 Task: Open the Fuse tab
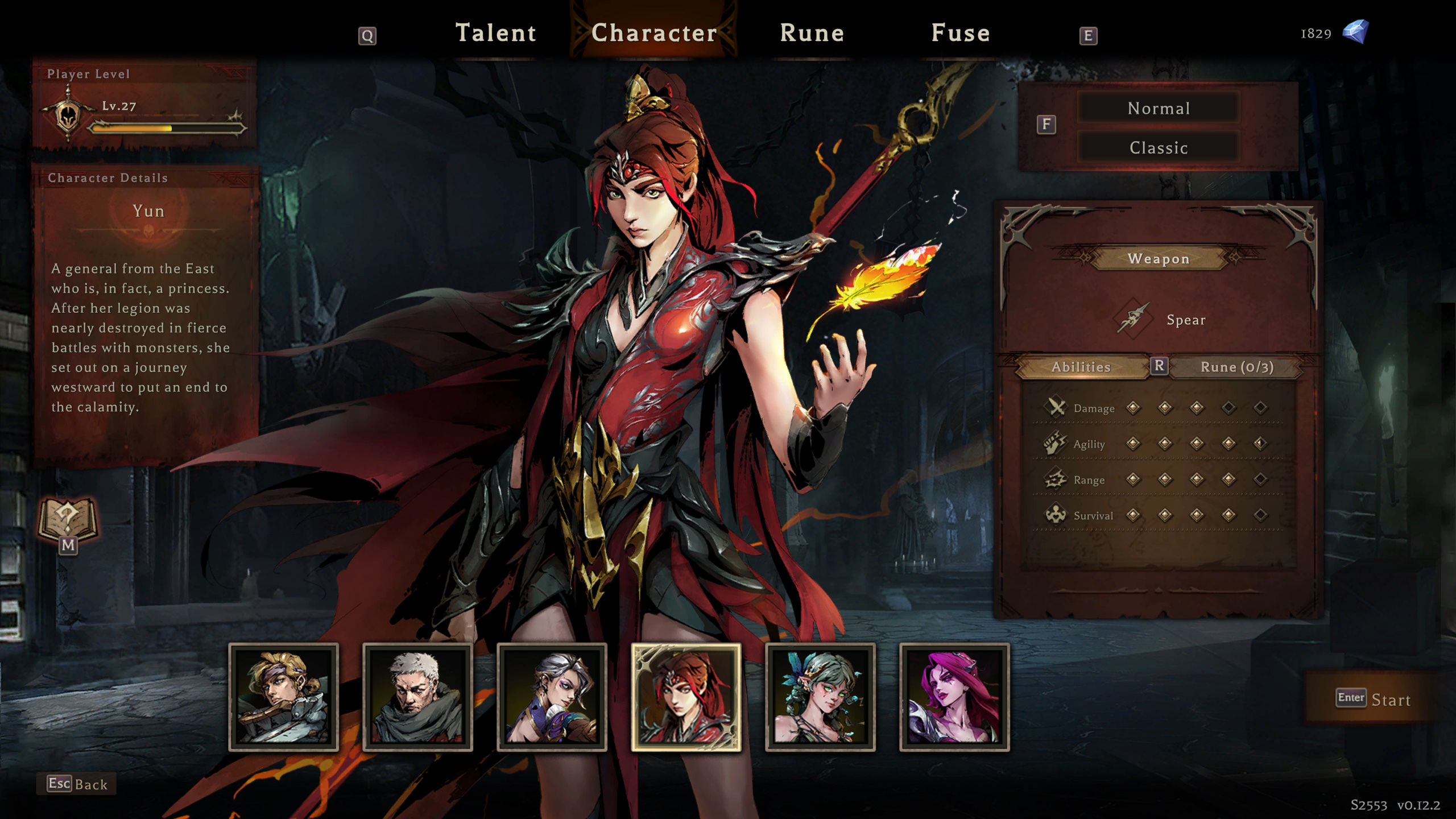click(960, 33)
